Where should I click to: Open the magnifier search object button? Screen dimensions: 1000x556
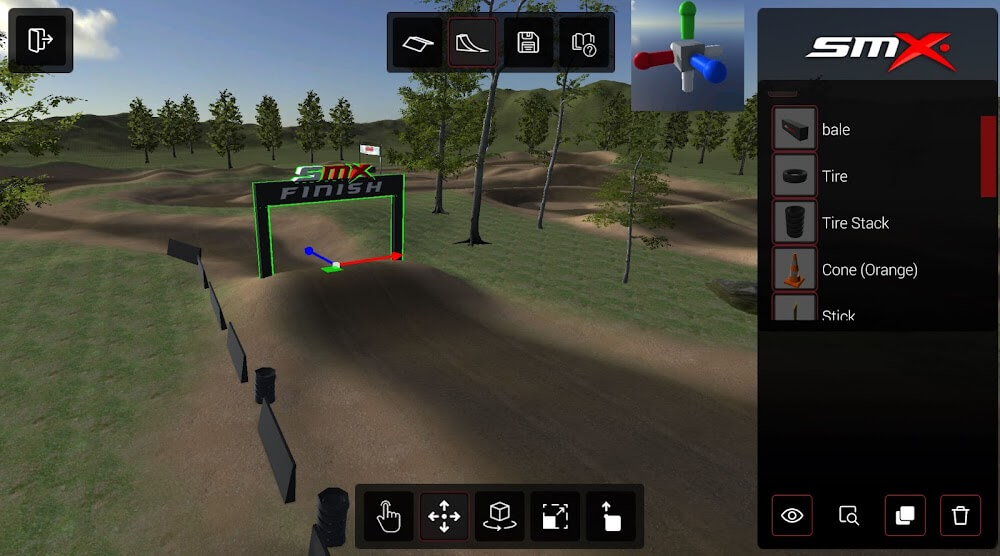(849, 516)
